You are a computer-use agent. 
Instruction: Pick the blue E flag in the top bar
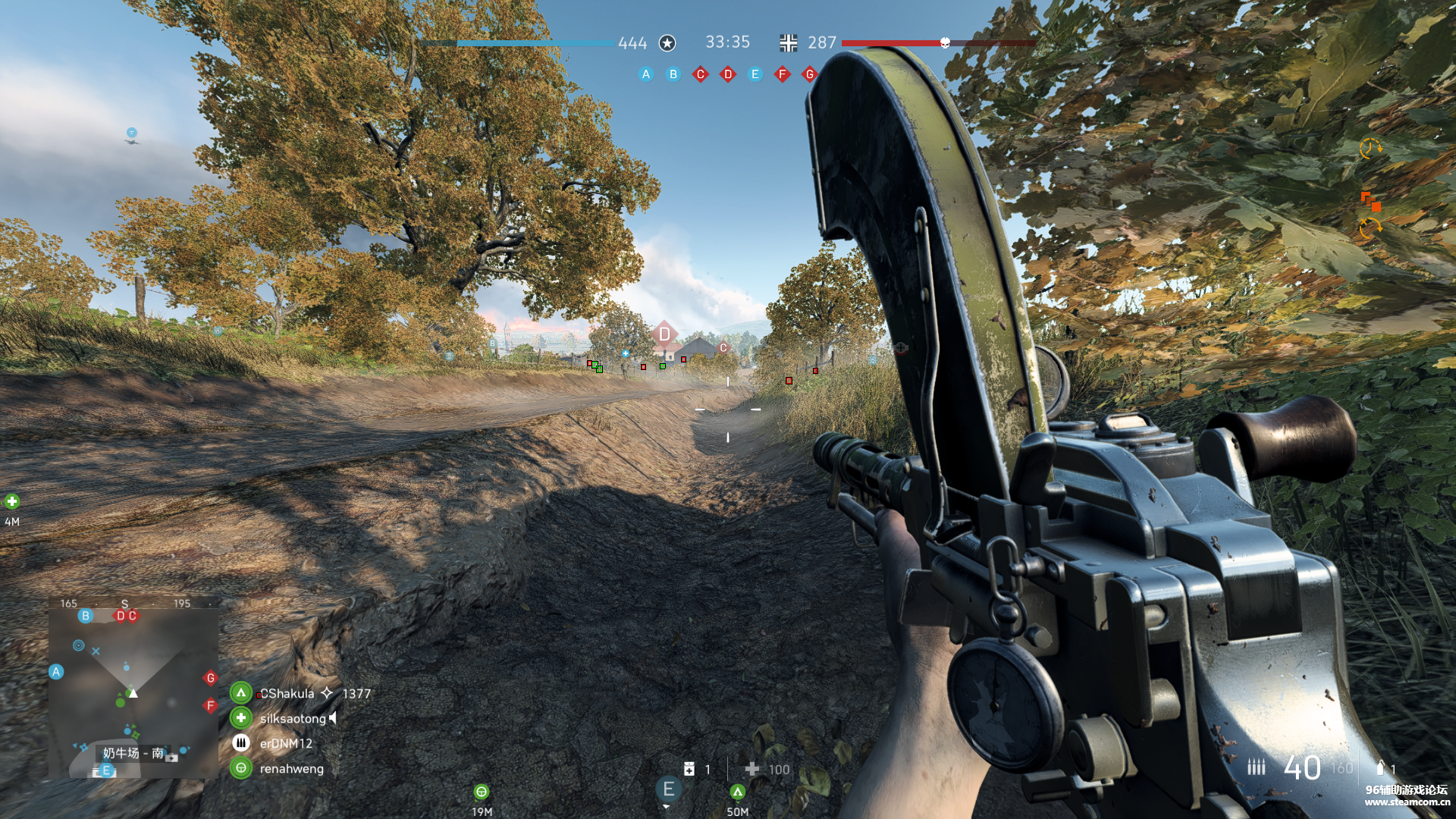click(x=755, y=74)
